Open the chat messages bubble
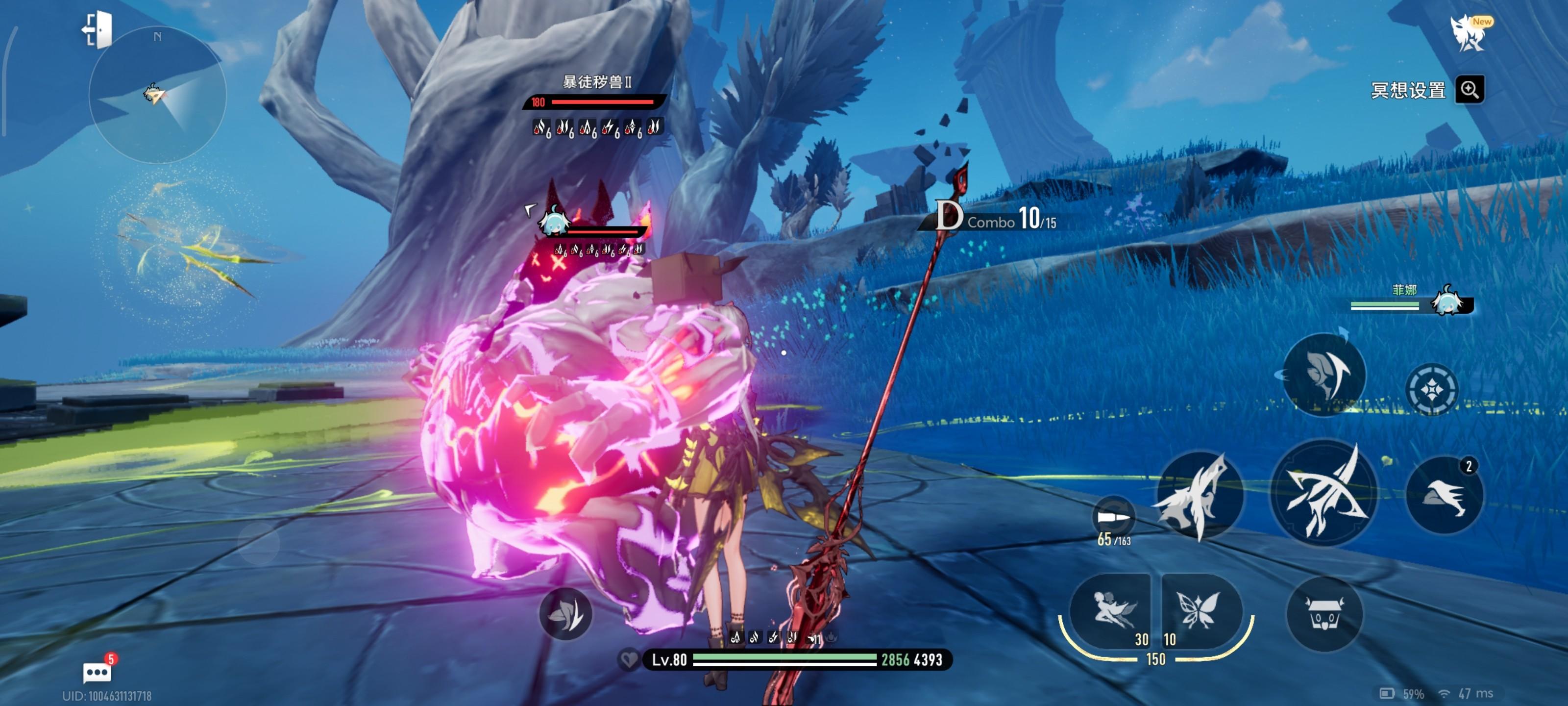 tap(98, 672)
